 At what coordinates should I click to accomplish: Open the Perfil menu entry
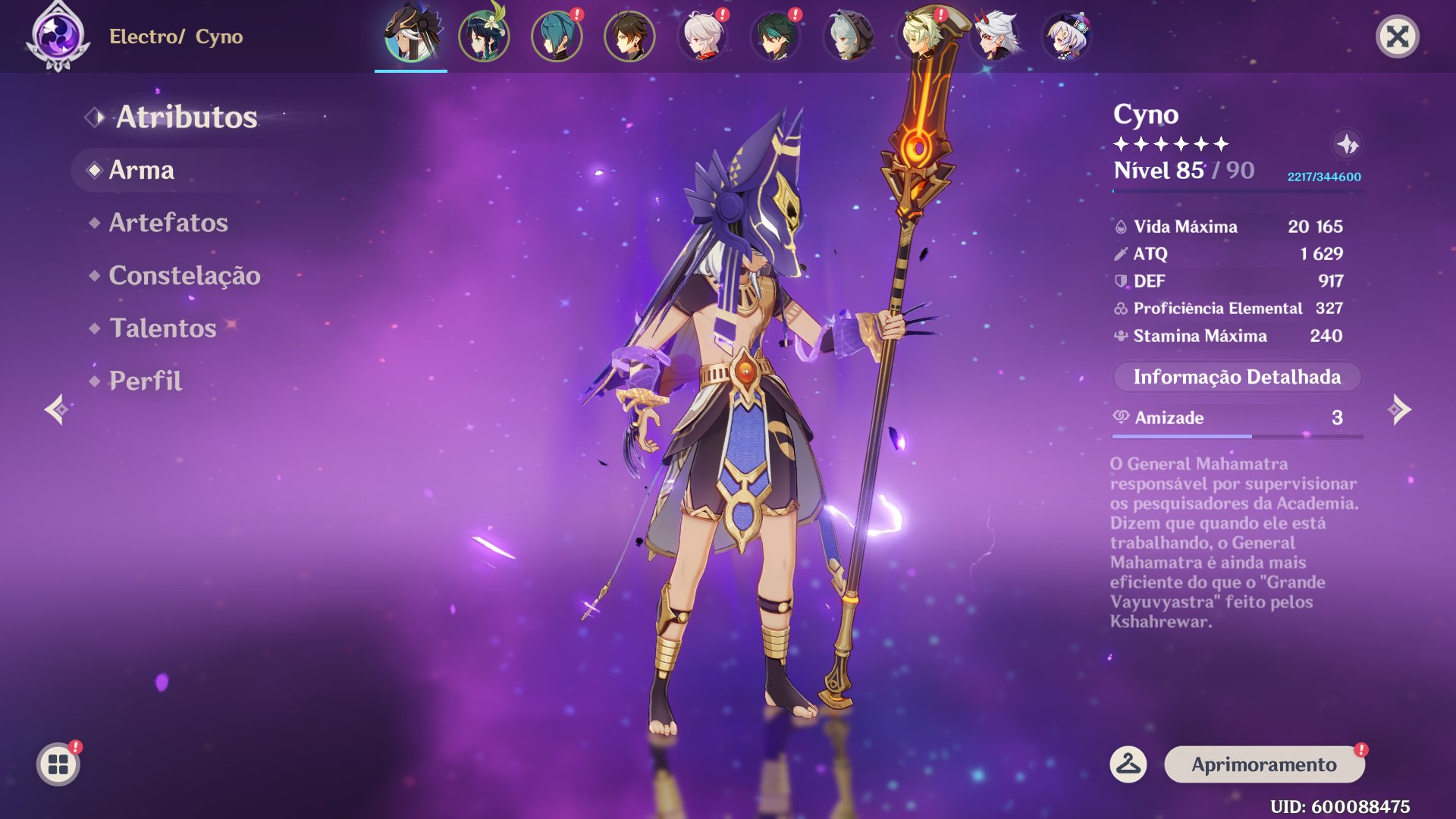tap(145, 381)
